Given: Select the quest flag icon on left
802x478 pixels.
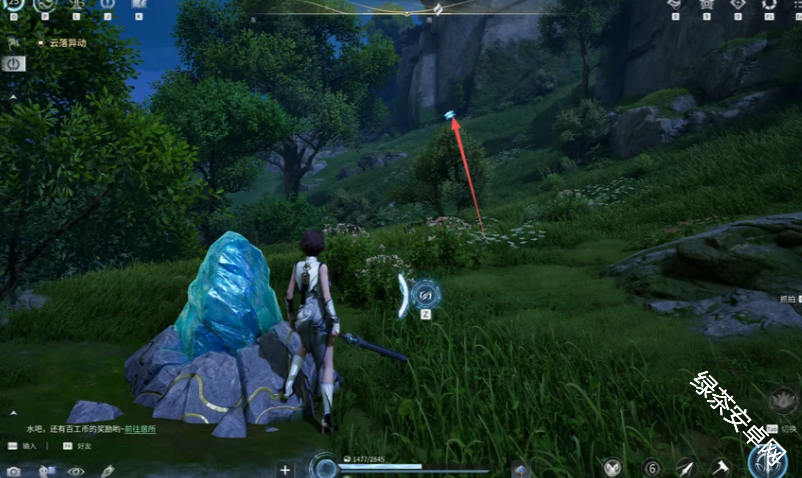Looking at the screenshot, I should pyautogui.click(x=14, y=44).
